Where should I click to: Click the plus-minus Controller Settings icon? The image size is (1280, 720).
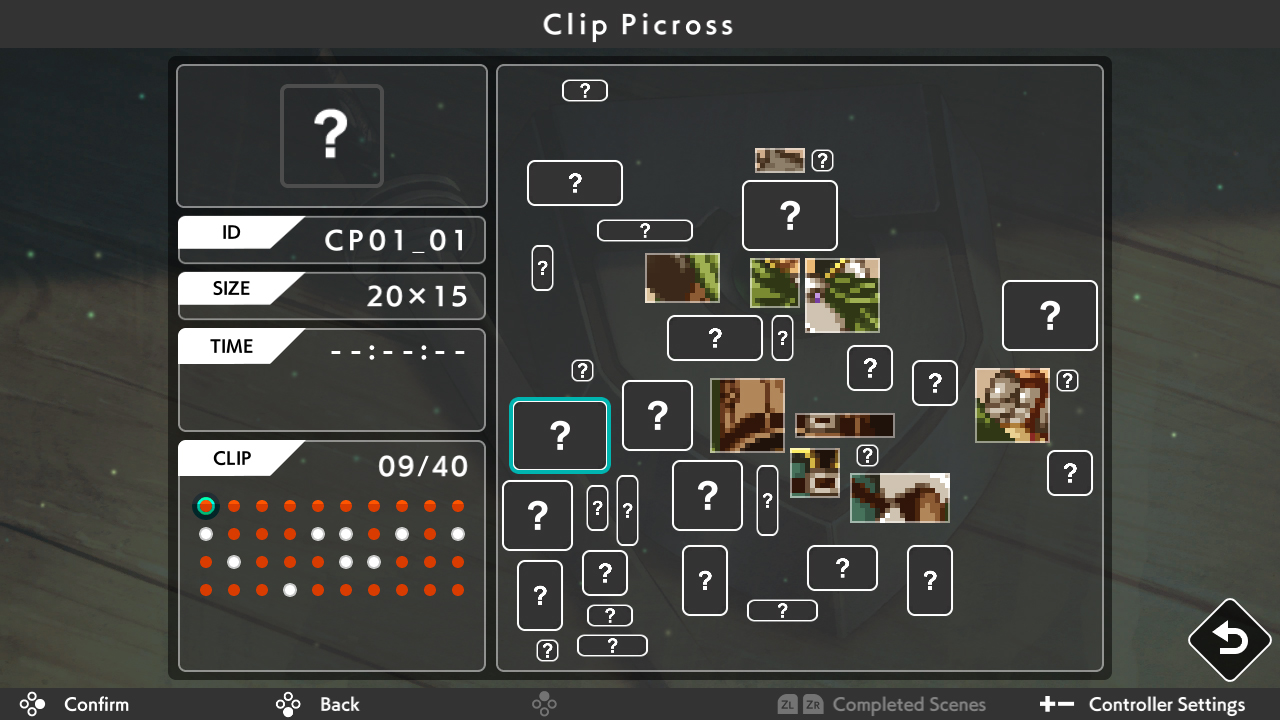(1056, 704)
